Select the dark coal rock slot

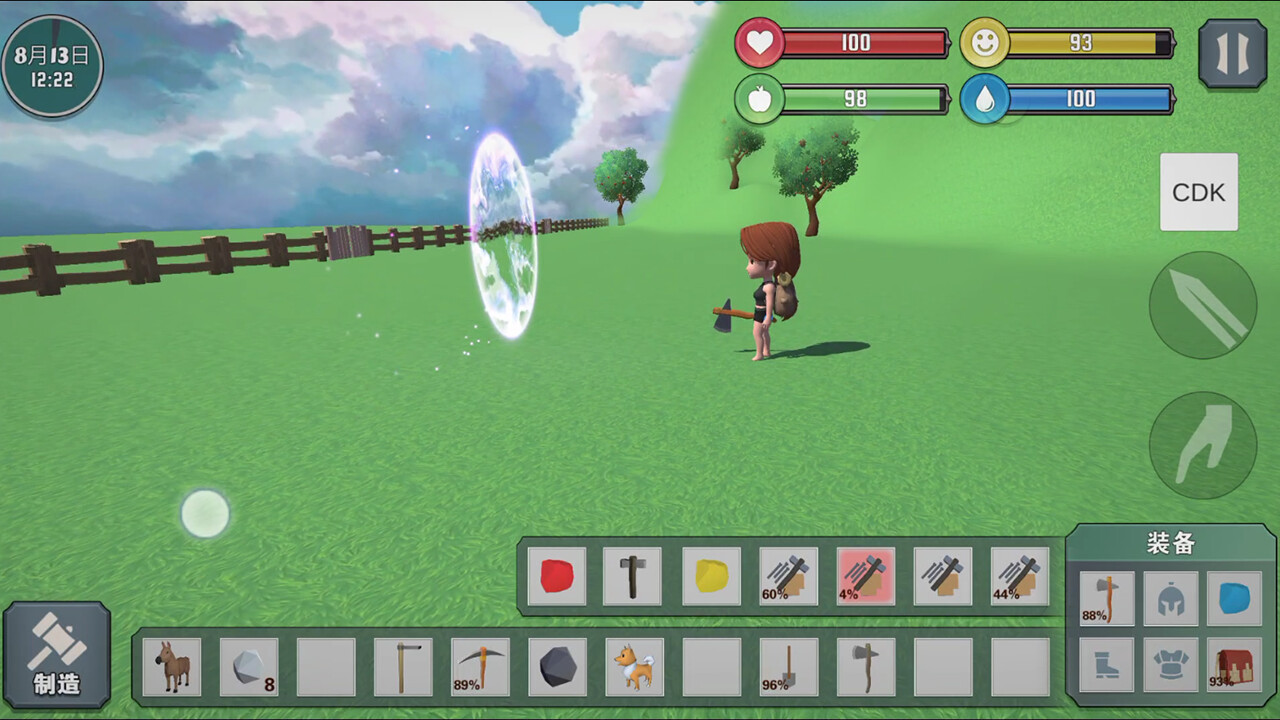coord(557,667)
